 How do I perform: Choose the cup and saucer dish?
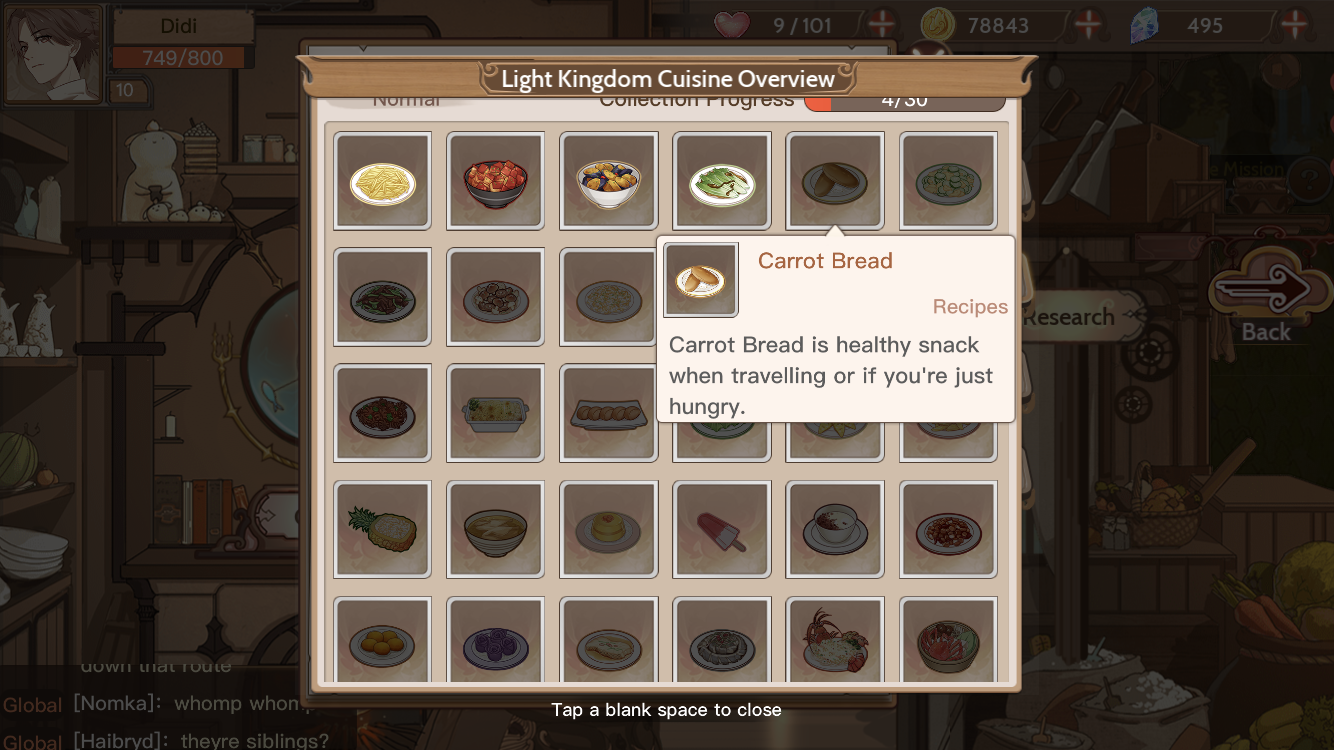coord(835,529)
